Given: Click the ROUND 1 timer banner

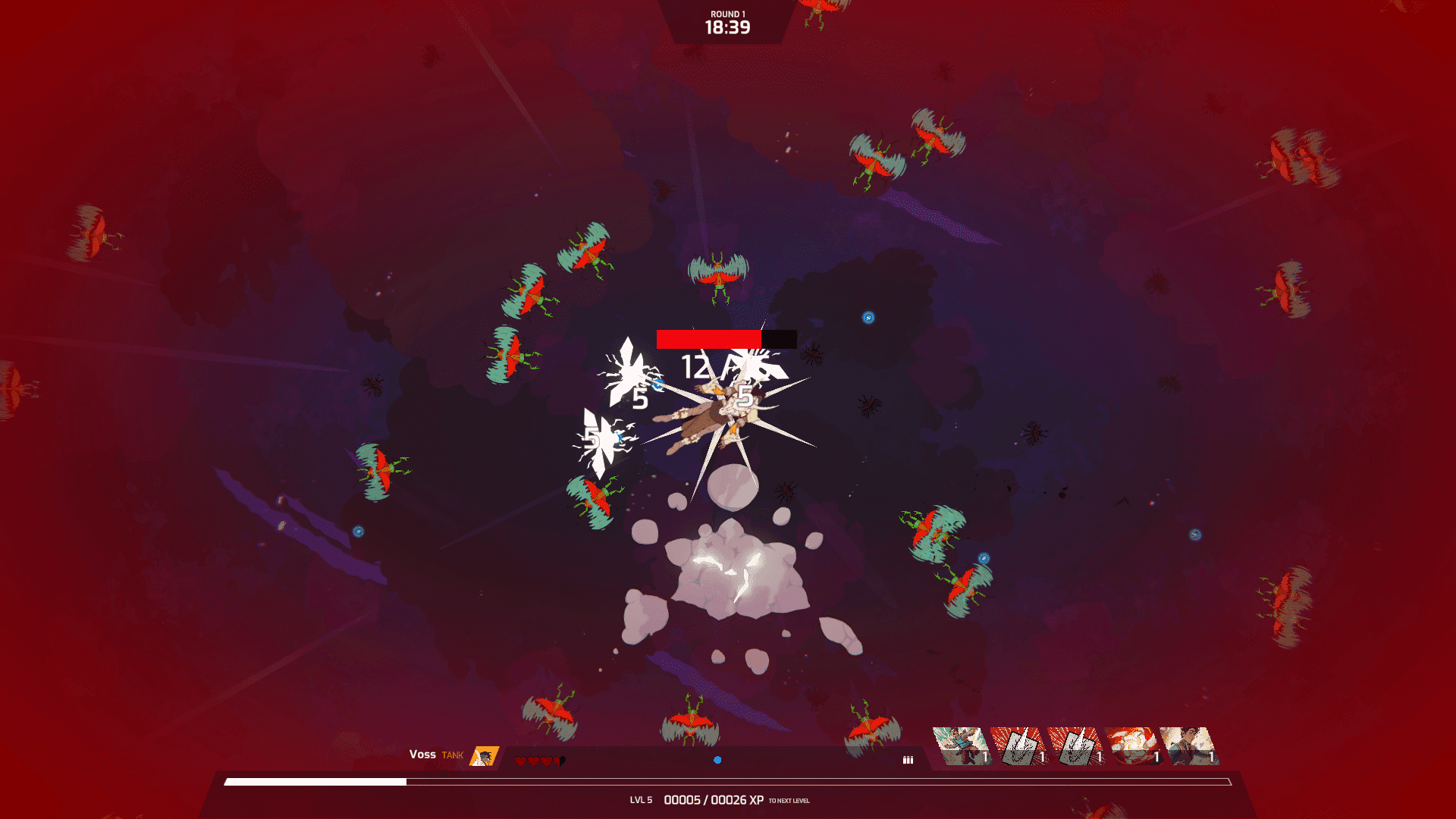Looking at the screenshot, I should 727,21.
